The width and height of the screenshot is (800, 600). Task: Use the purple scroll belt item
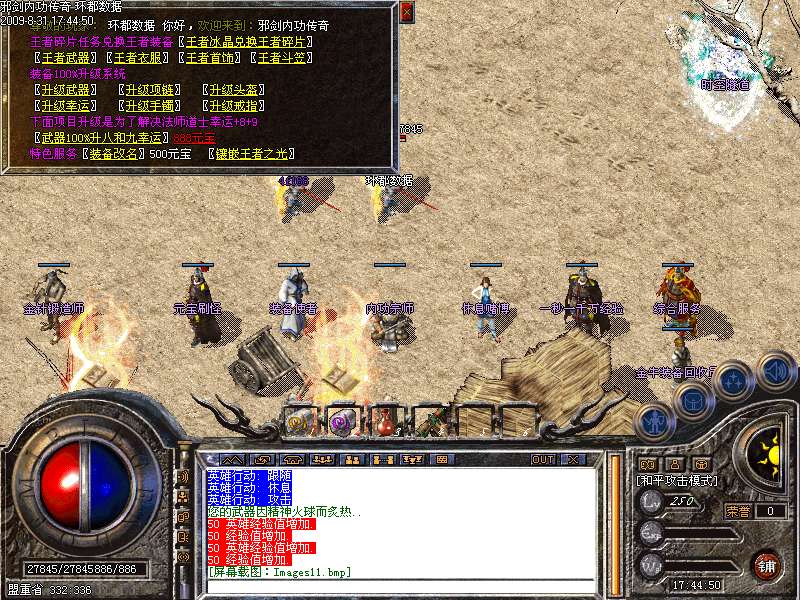tap(342, 422)
